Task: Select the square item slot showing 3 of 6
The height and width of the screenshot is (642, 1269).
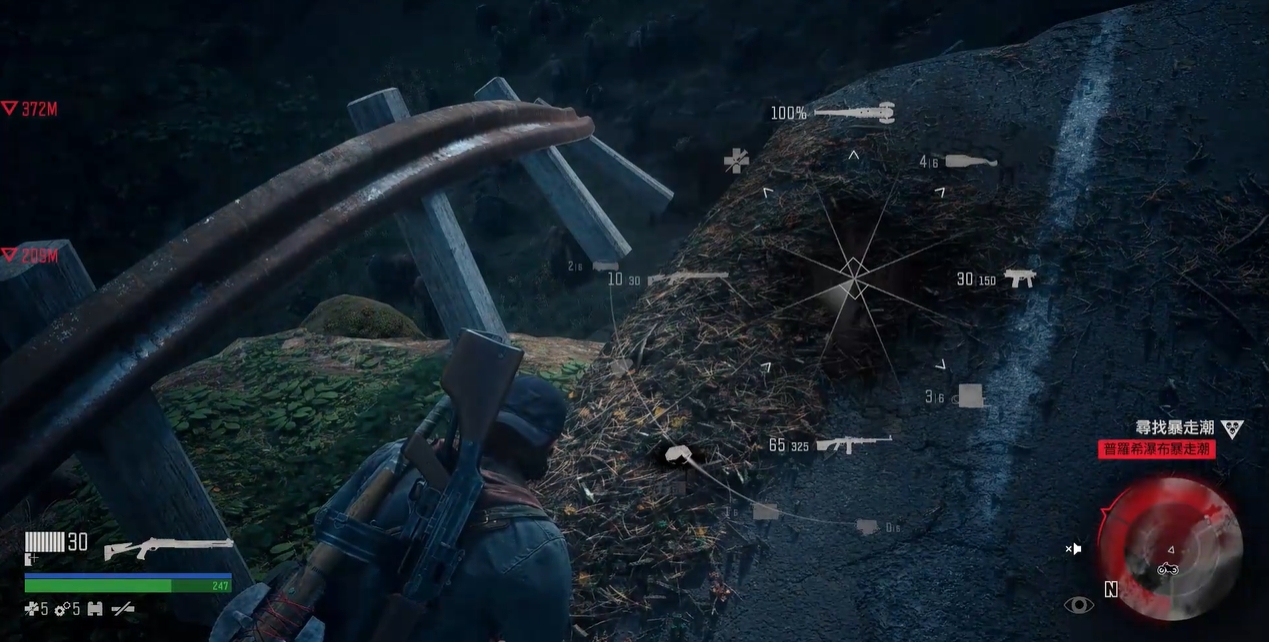Action: pos(969,396)
